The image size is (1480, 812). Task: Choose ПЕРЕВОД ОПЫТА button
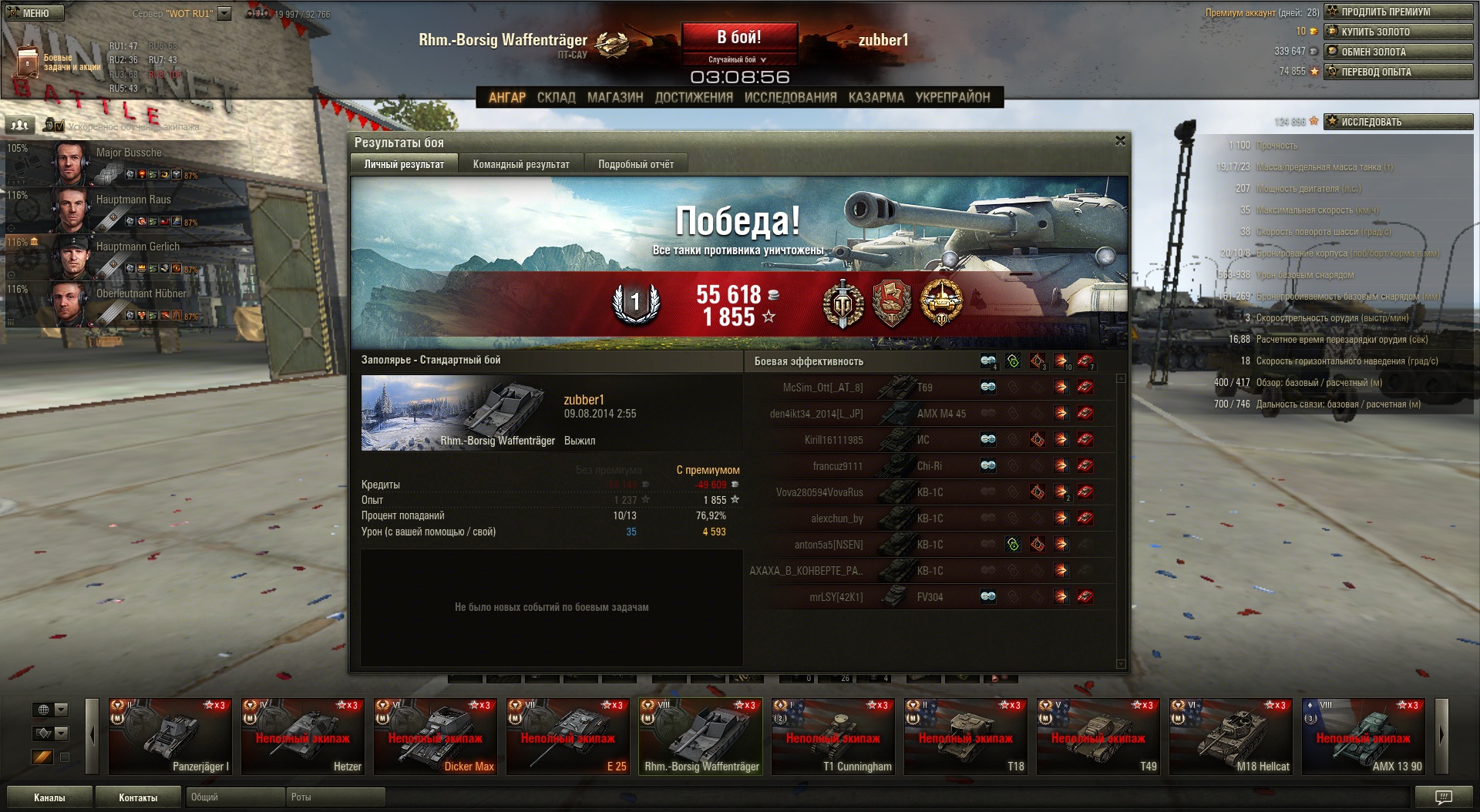point(1398,72)
